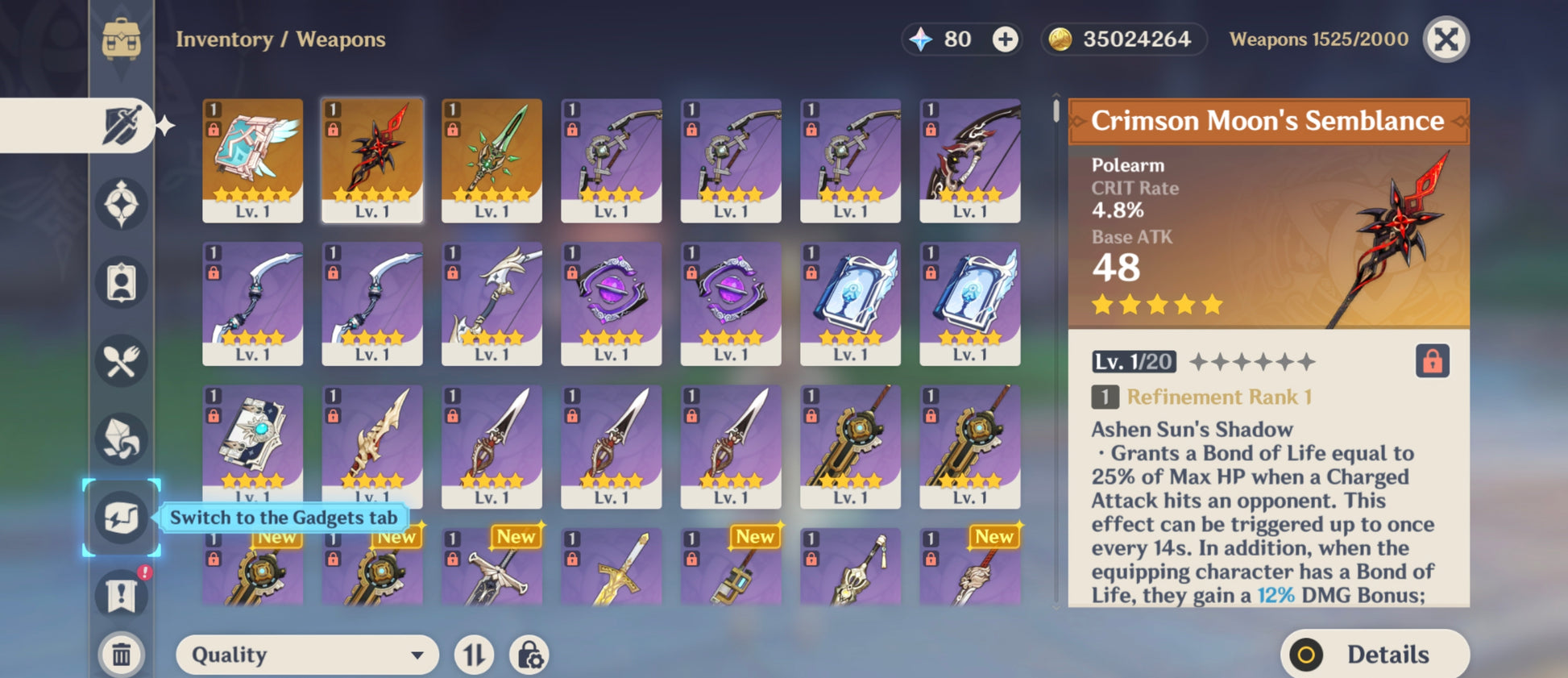Screen dimensions: 1568x678
Task: Open the trash can discard mode
Action: (121, 654)
